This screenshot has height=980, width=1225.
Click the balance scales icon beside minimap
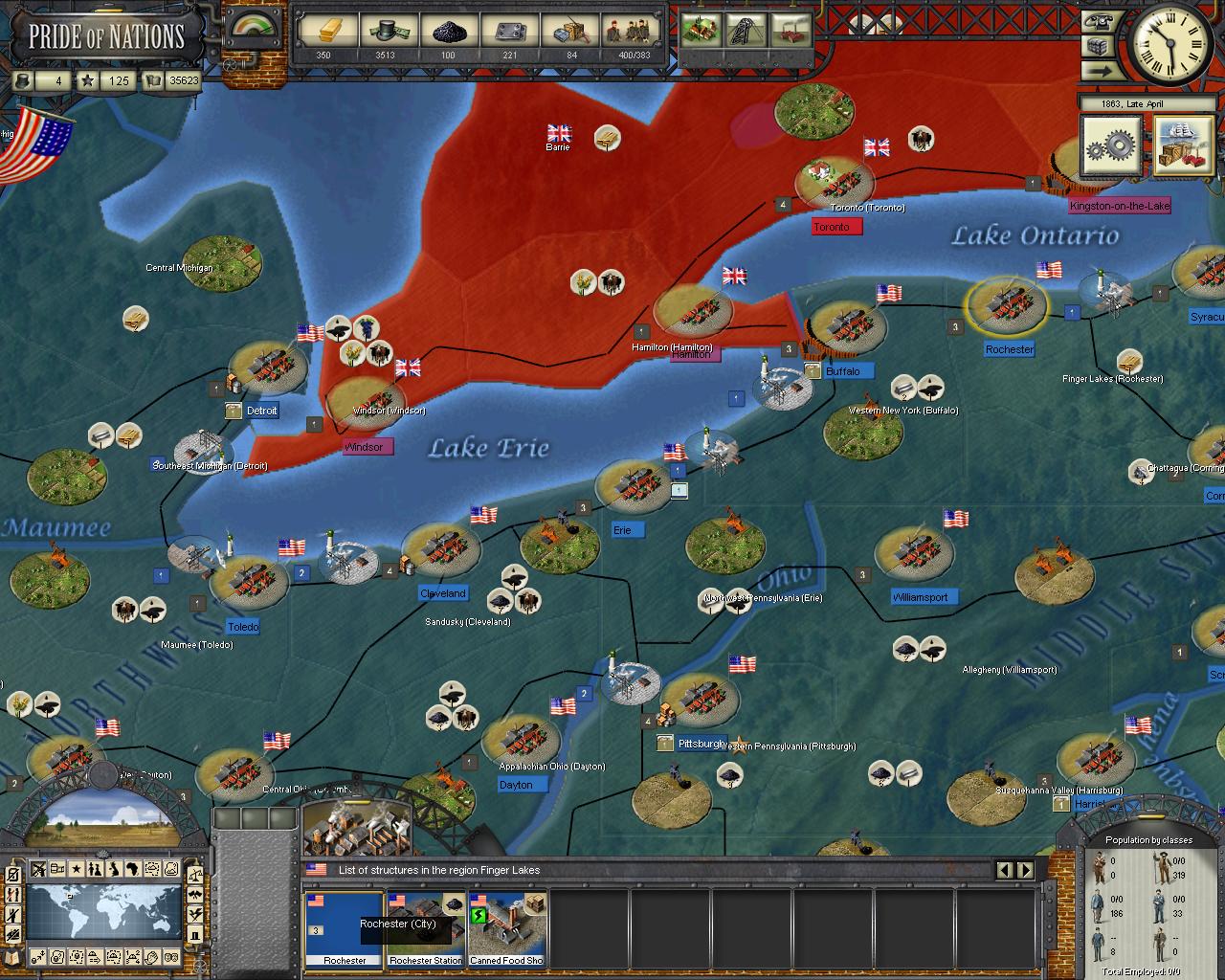[195, 873]
